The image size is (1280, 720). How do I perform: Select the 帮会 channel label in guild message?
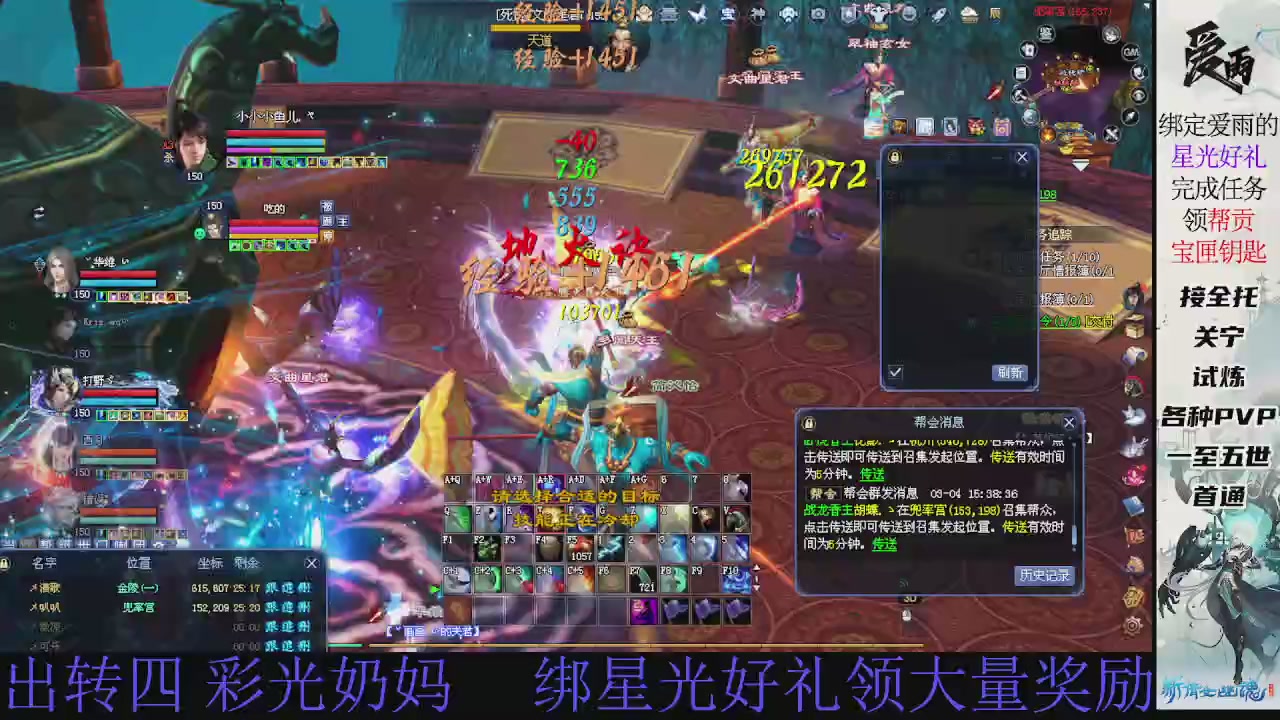tap(823, 493)
